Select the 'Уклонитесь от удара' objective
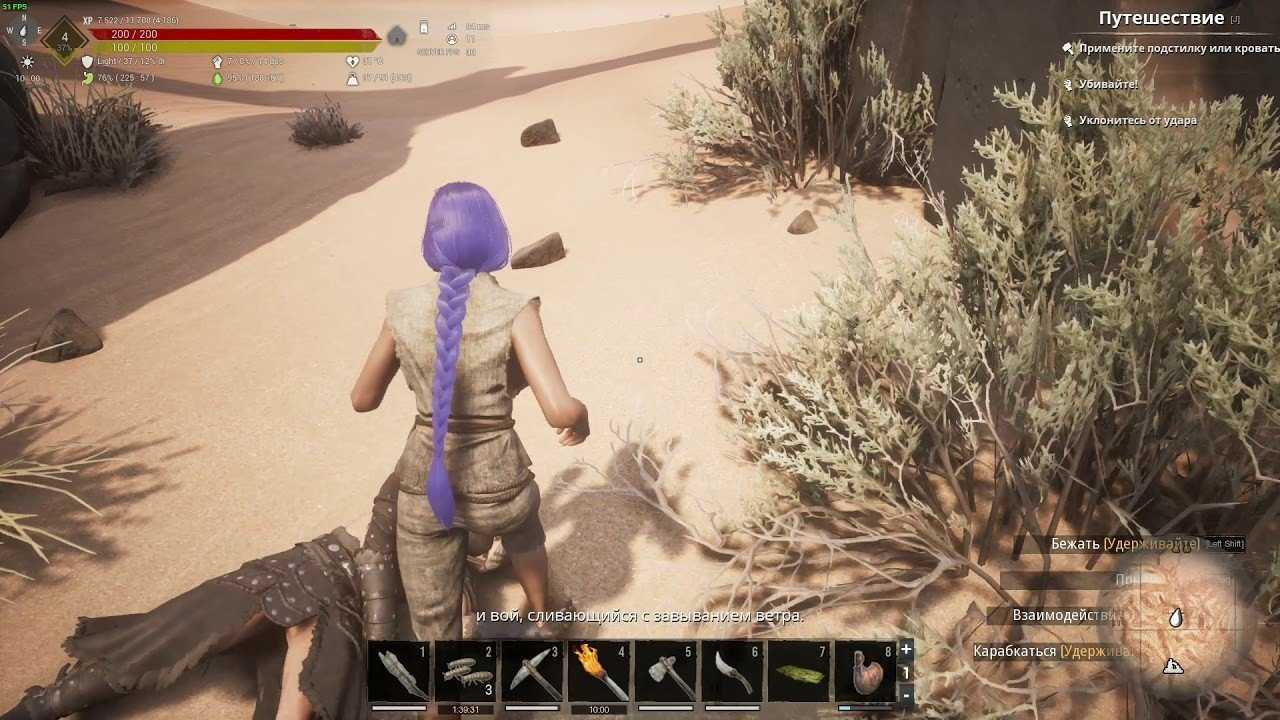This screenshot has width=1280, height=720. pyautogui.click(x=1137, y=120)
